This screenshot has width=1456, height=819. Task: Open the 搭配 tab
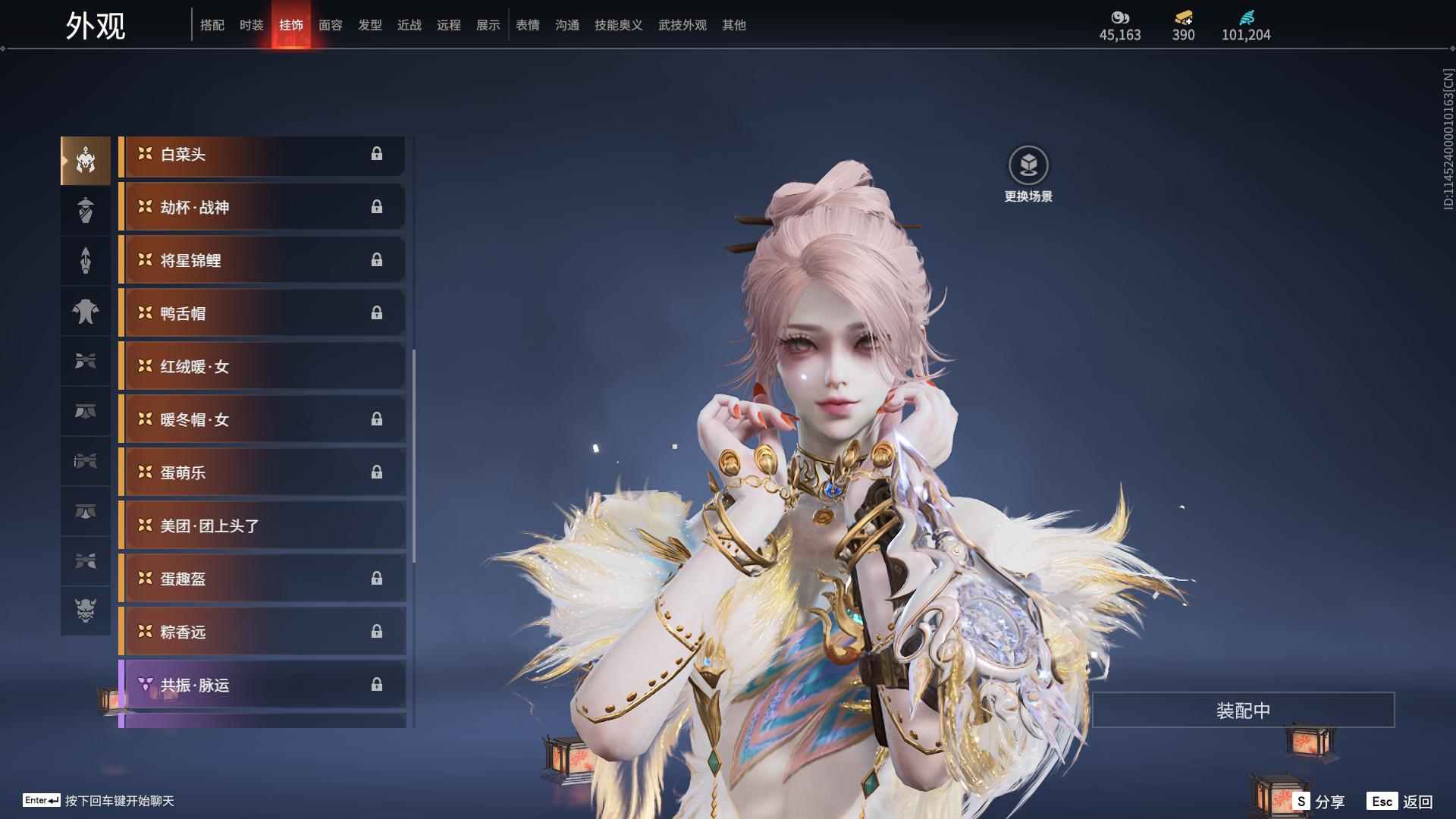[212, 25]
